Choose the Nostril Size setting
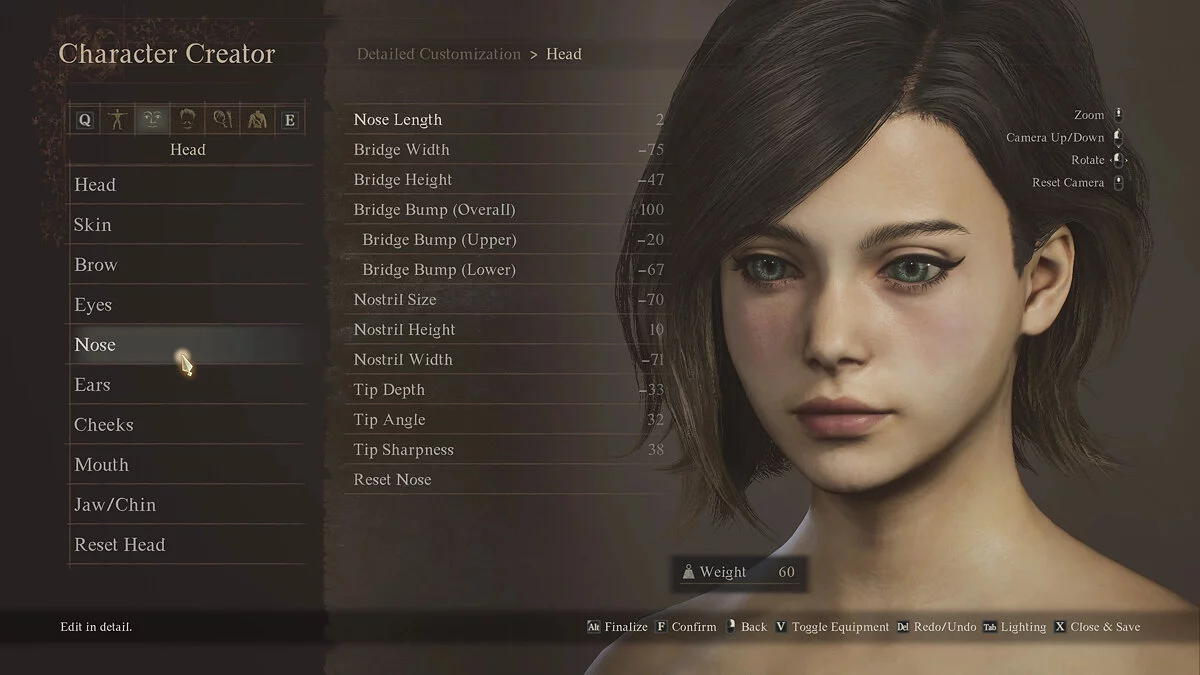 coord(395,300)
